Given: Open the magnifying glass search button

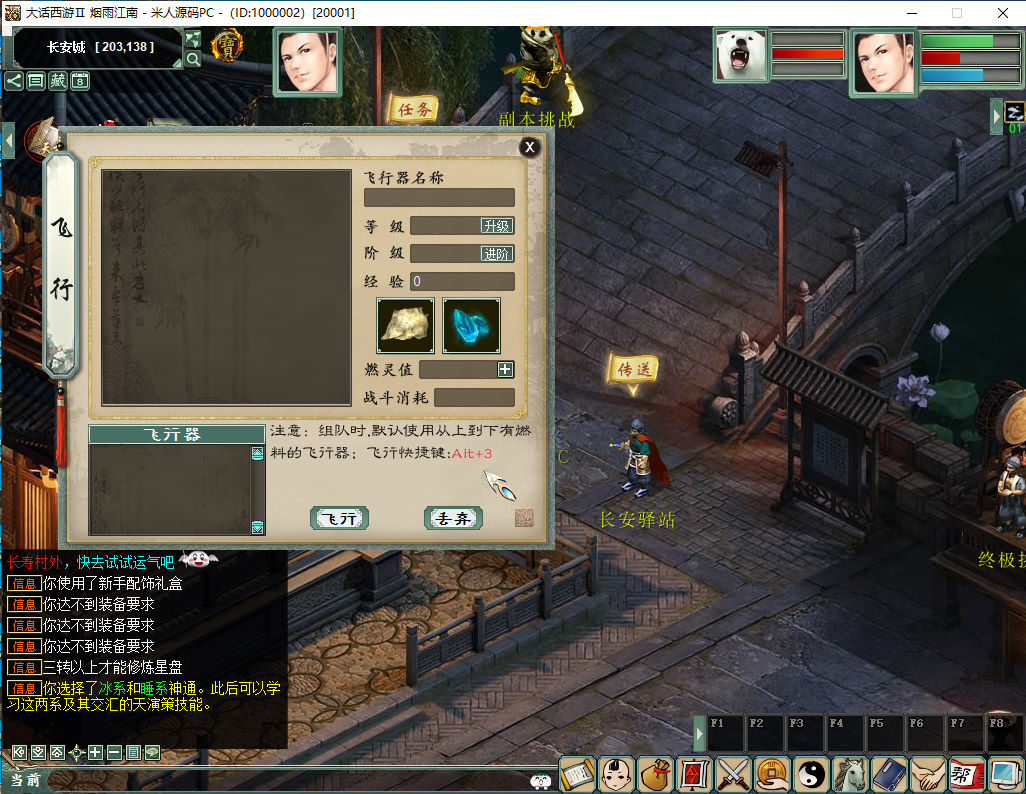Looking at the screenshot, I should coord(193,59).
